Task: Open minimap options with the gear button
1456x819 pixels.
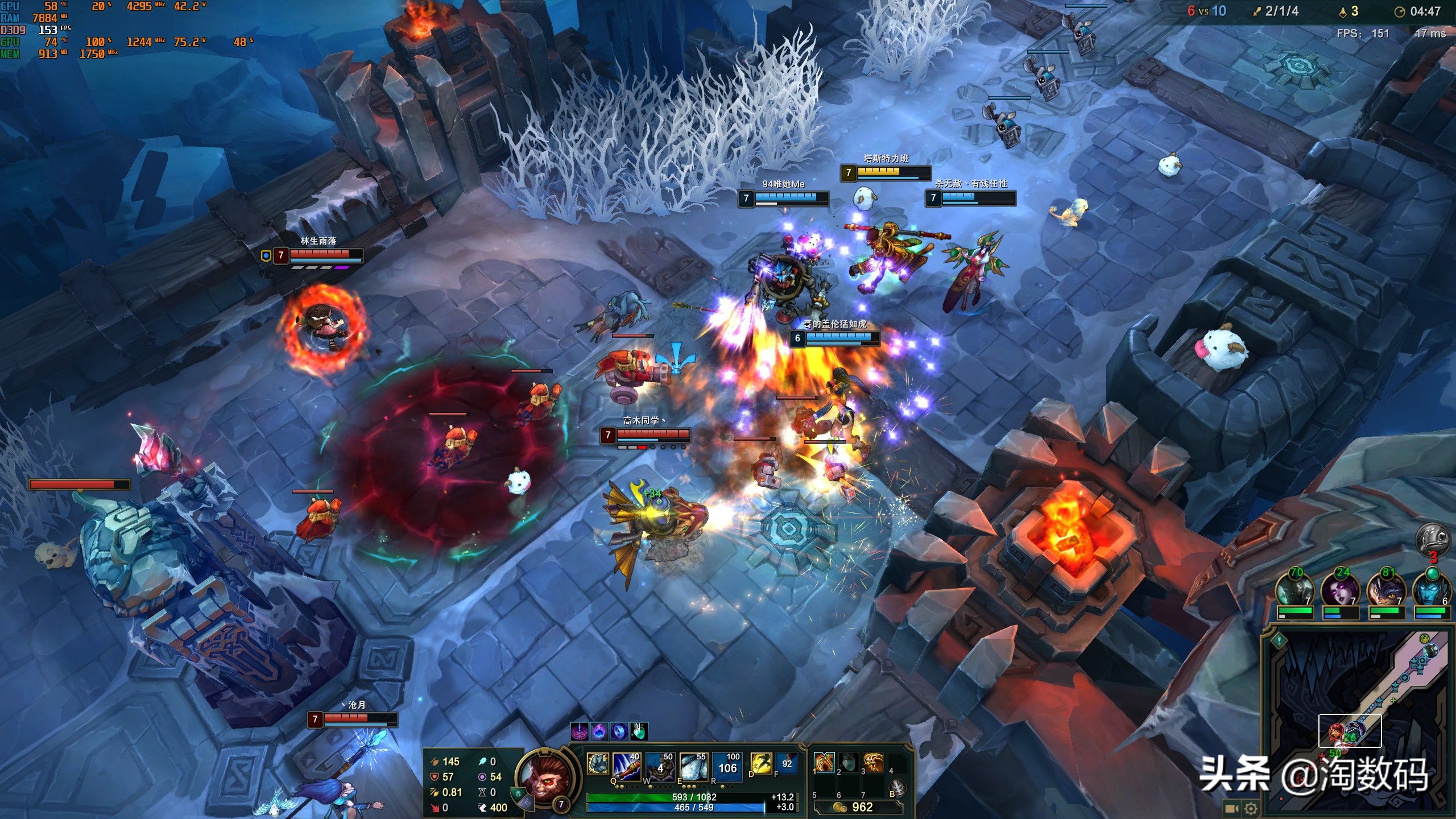Action: point(1250,808)
